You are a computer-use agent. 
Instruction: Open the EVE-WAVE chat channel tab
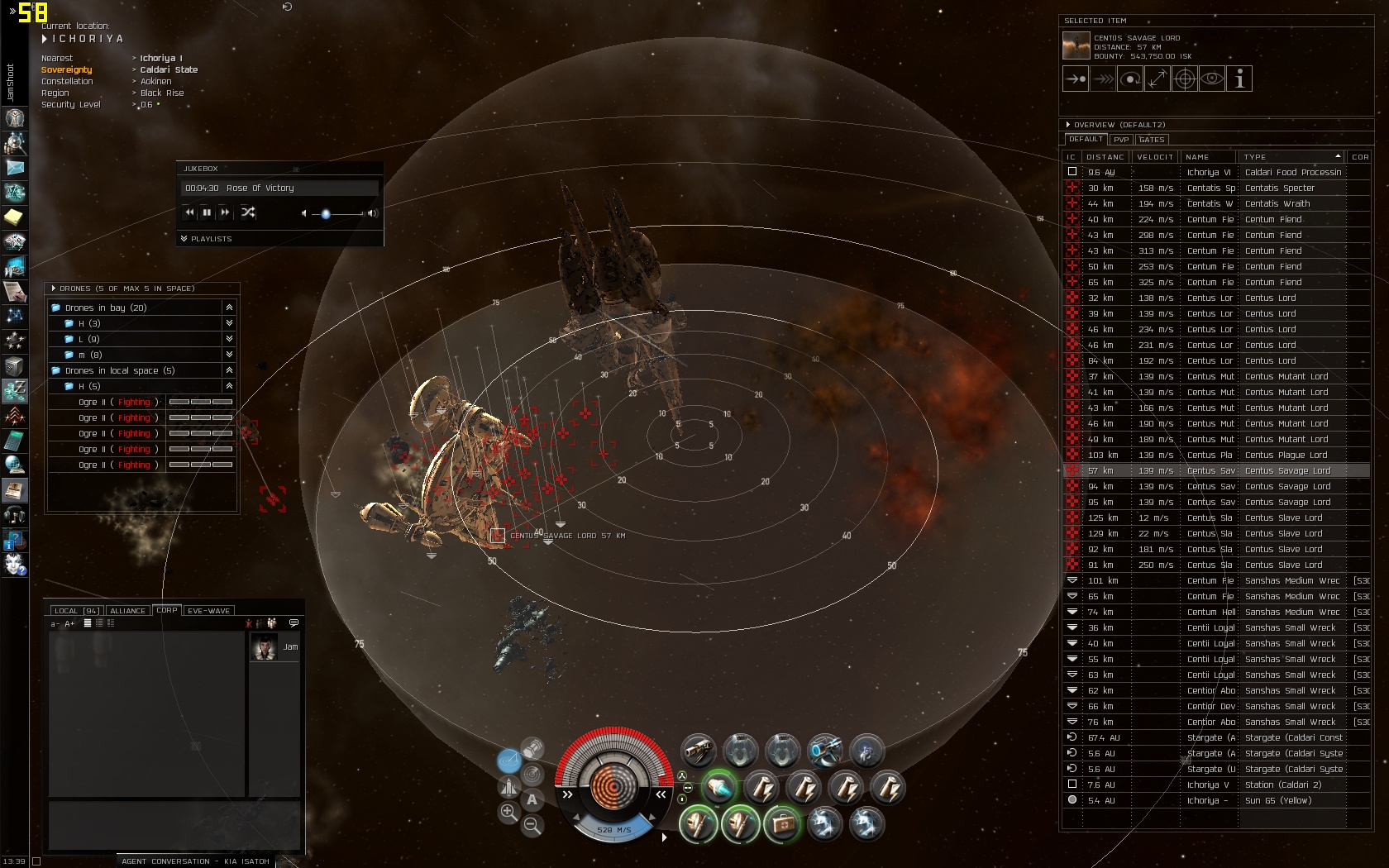(x=208, y=611)
